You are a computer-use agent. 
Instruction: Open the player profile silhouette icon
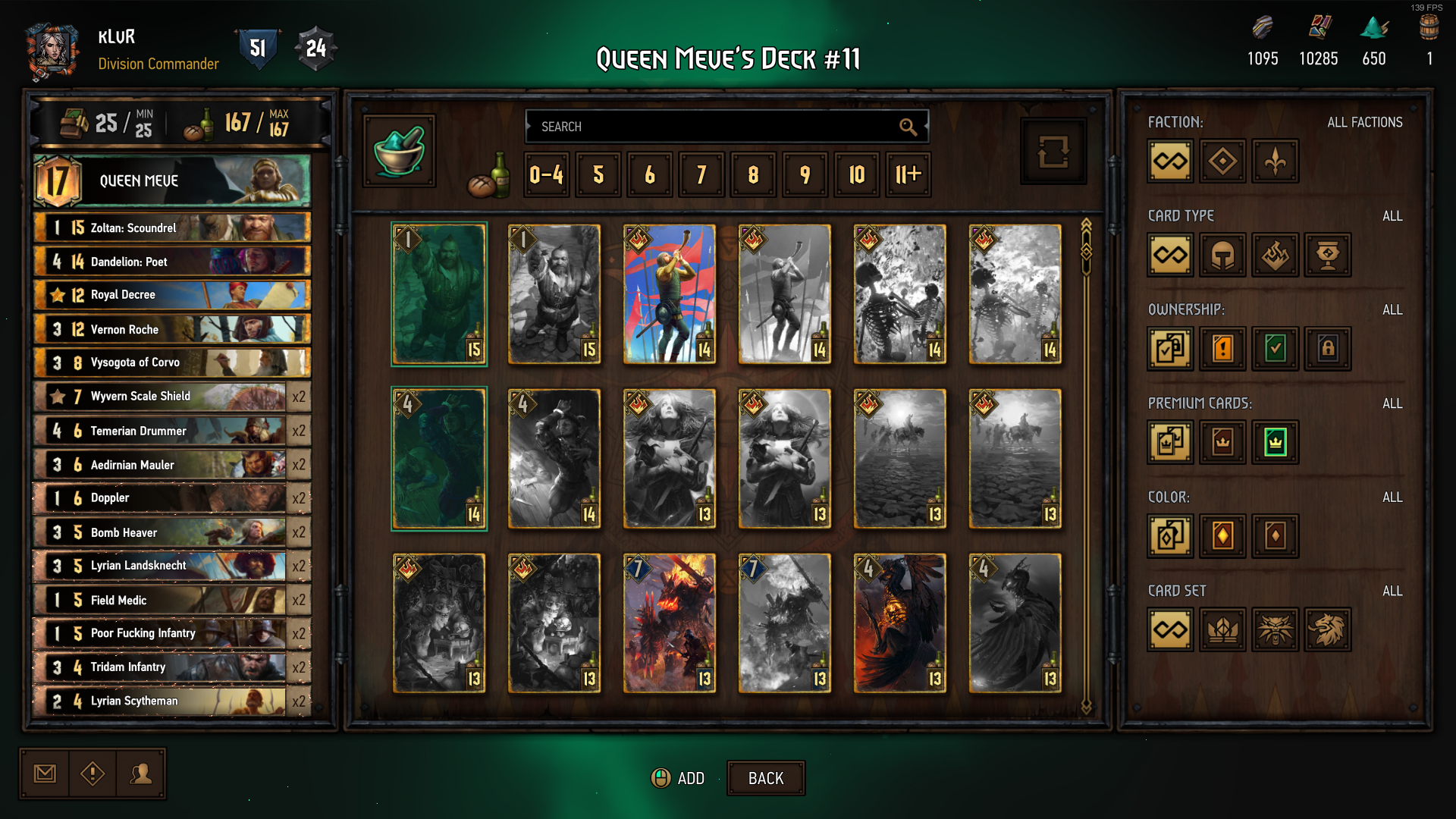141,773
